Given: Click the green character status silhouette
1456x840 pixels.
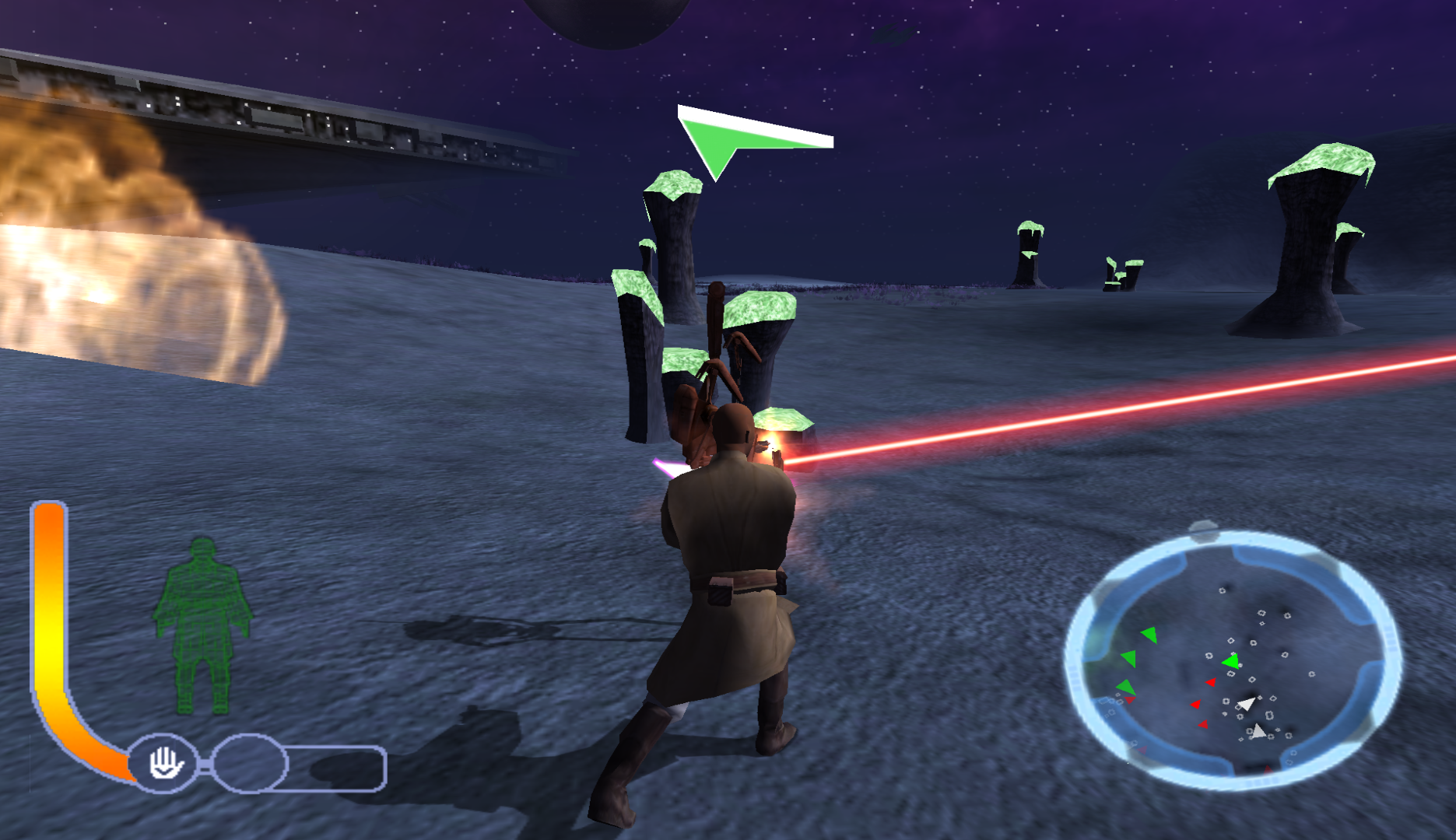Looking at the screenshot, I should (202, 626).
